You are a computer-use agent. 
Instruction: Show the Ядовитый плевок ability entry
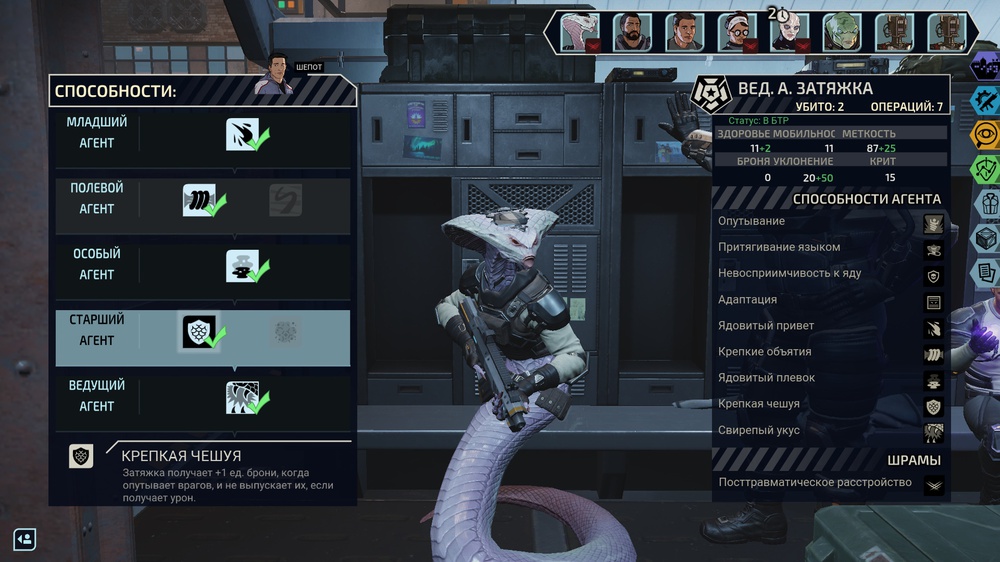[x=933, y=379]
